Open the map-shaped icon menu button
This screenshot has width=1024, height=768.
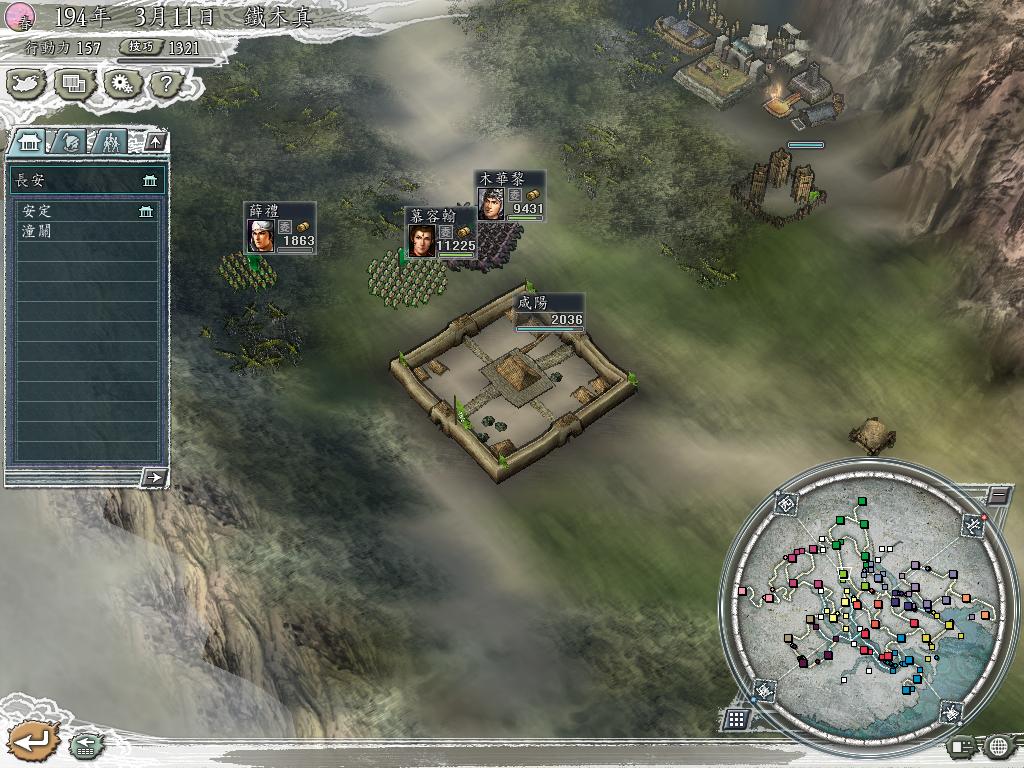point(28,84)
